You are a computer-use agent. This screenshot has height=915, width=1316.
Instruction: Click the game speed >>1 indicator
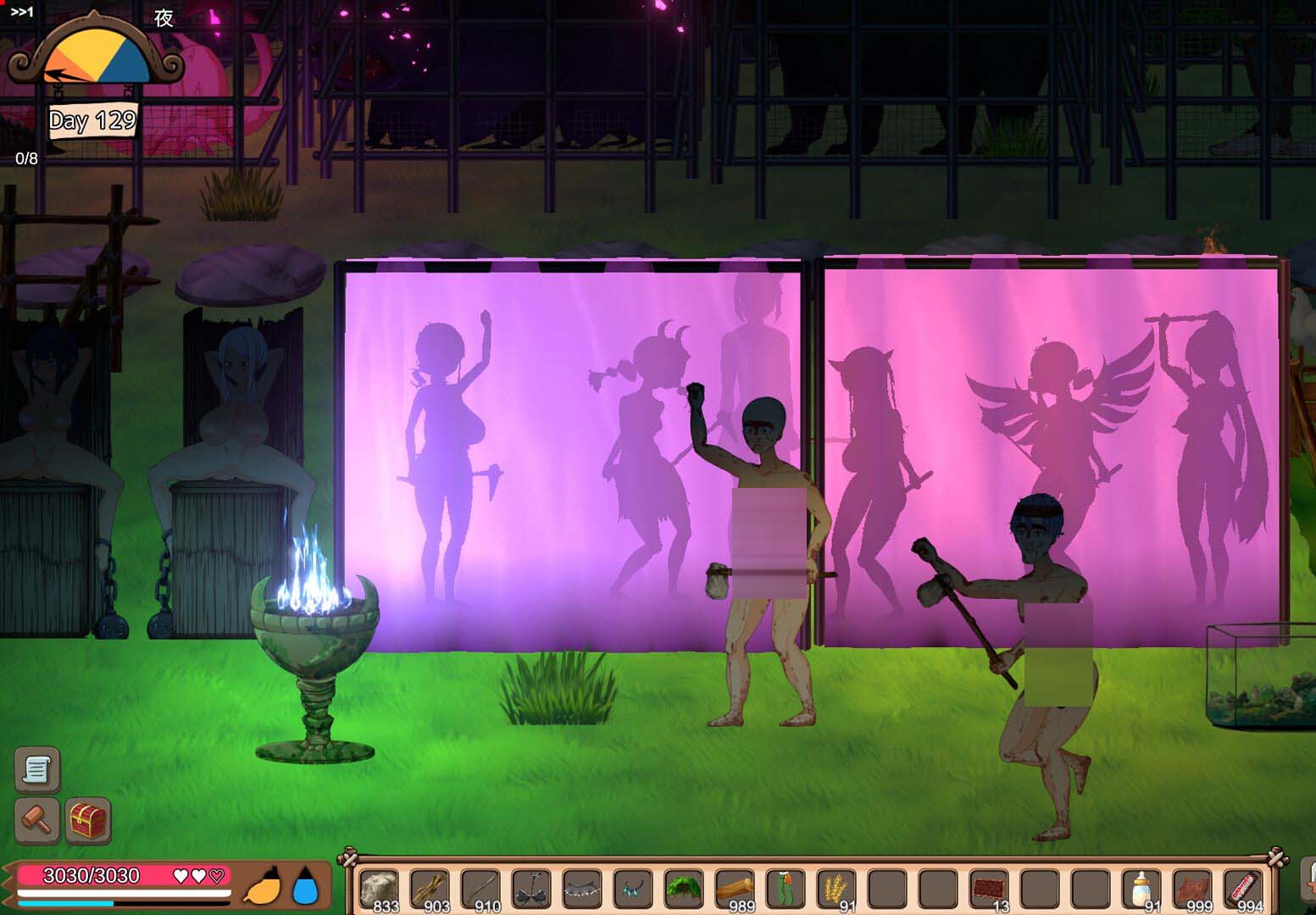(x=22, y=12)
